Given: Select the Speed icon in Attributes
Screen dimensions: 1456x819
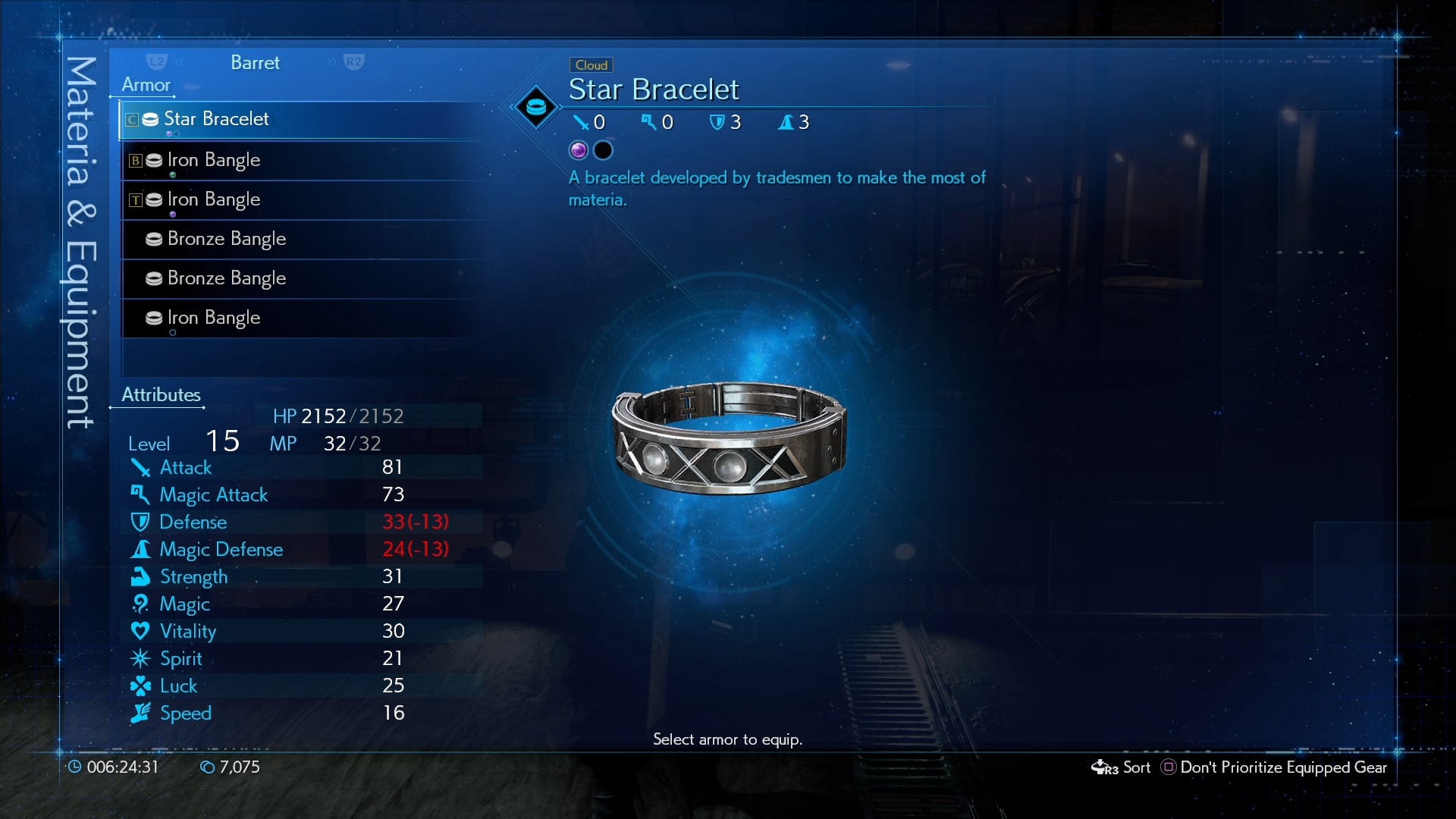Looking at the screenshot, I should (141, 713).
